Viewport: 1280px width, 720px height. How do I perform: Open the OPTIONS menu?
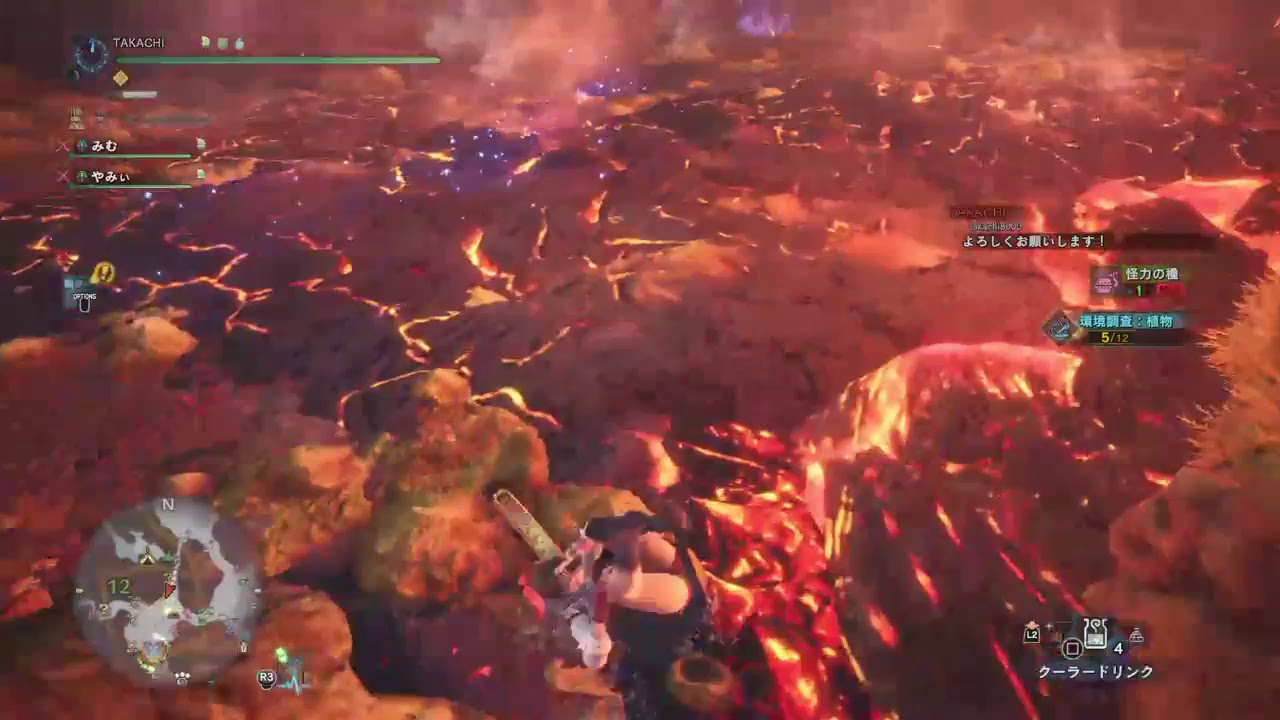tap(84, 300)
